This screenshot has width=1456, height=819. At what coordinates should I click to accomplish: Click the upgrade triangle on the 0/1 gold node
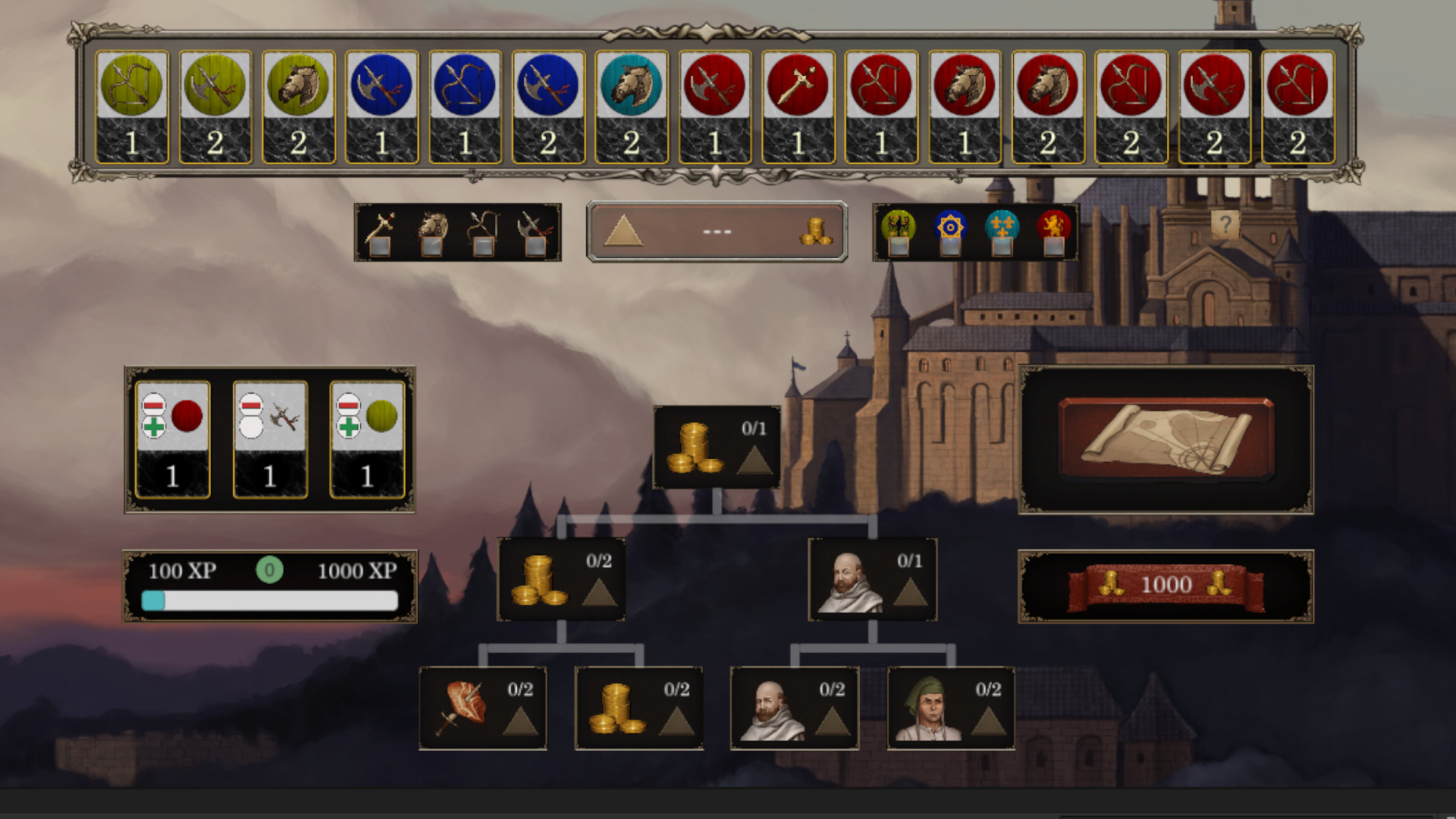753,460
